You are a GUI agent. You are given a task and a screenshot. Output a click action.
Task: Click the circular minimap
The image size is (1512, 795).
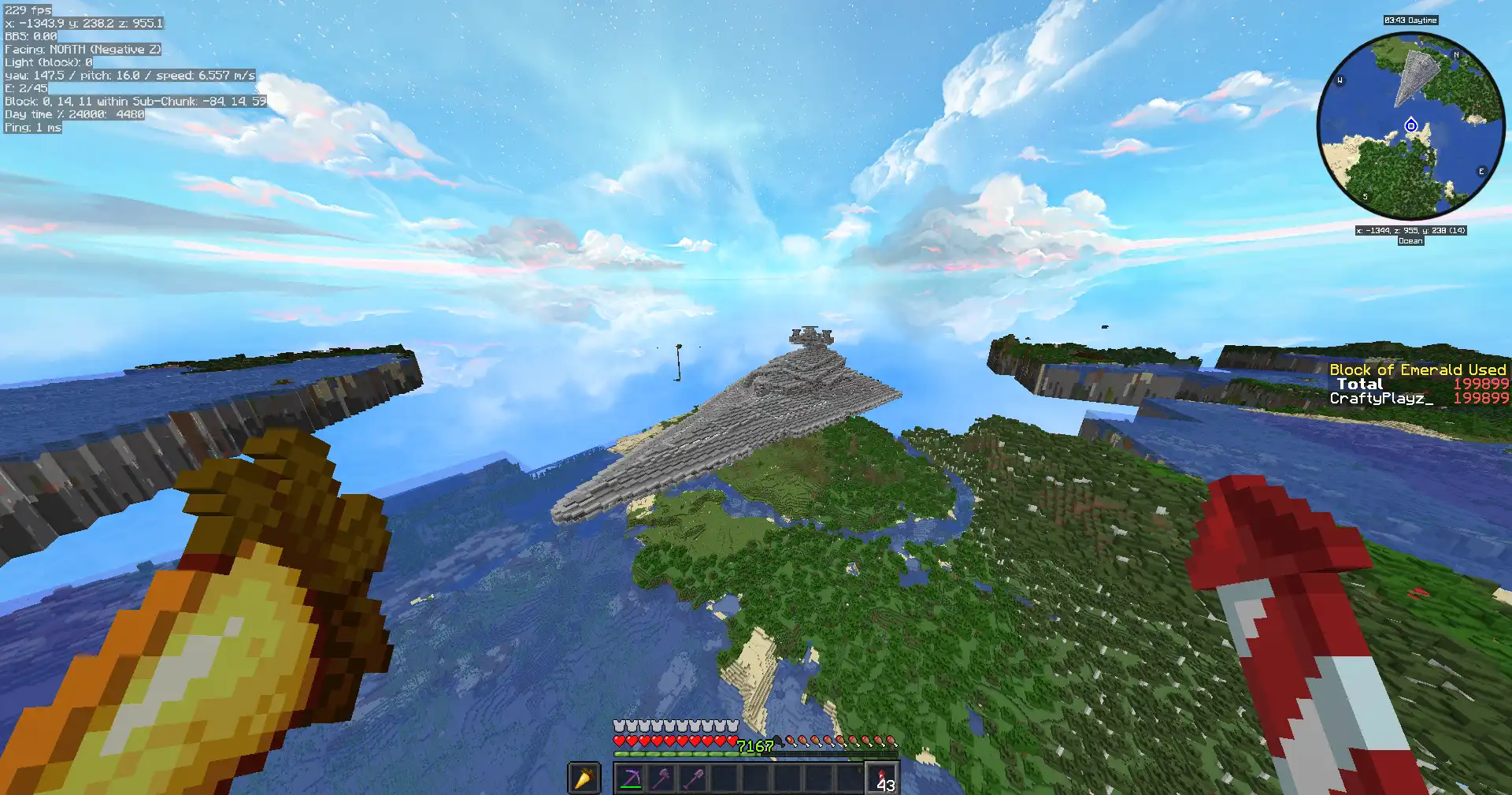1410,126
